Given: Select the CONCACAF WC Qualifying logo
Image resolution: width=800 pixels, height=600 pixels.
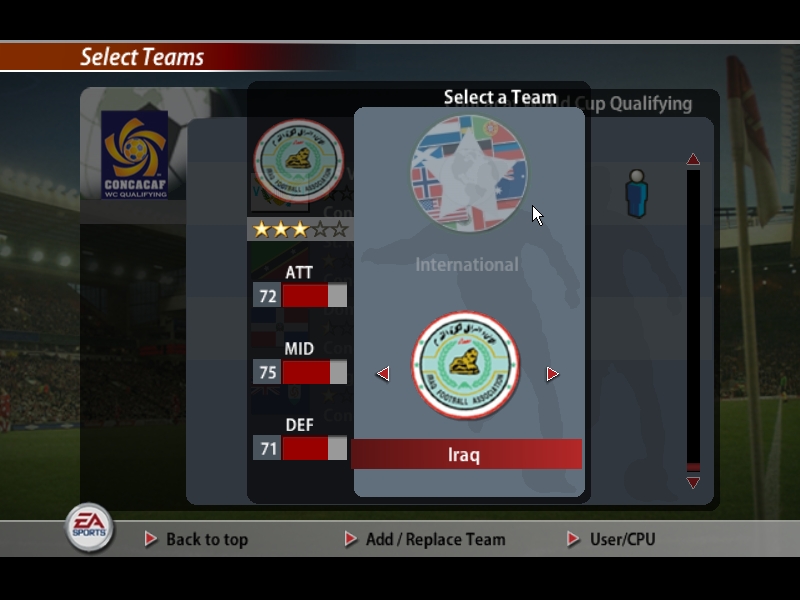Looking at the screenshot, I should tap(135, 154).
